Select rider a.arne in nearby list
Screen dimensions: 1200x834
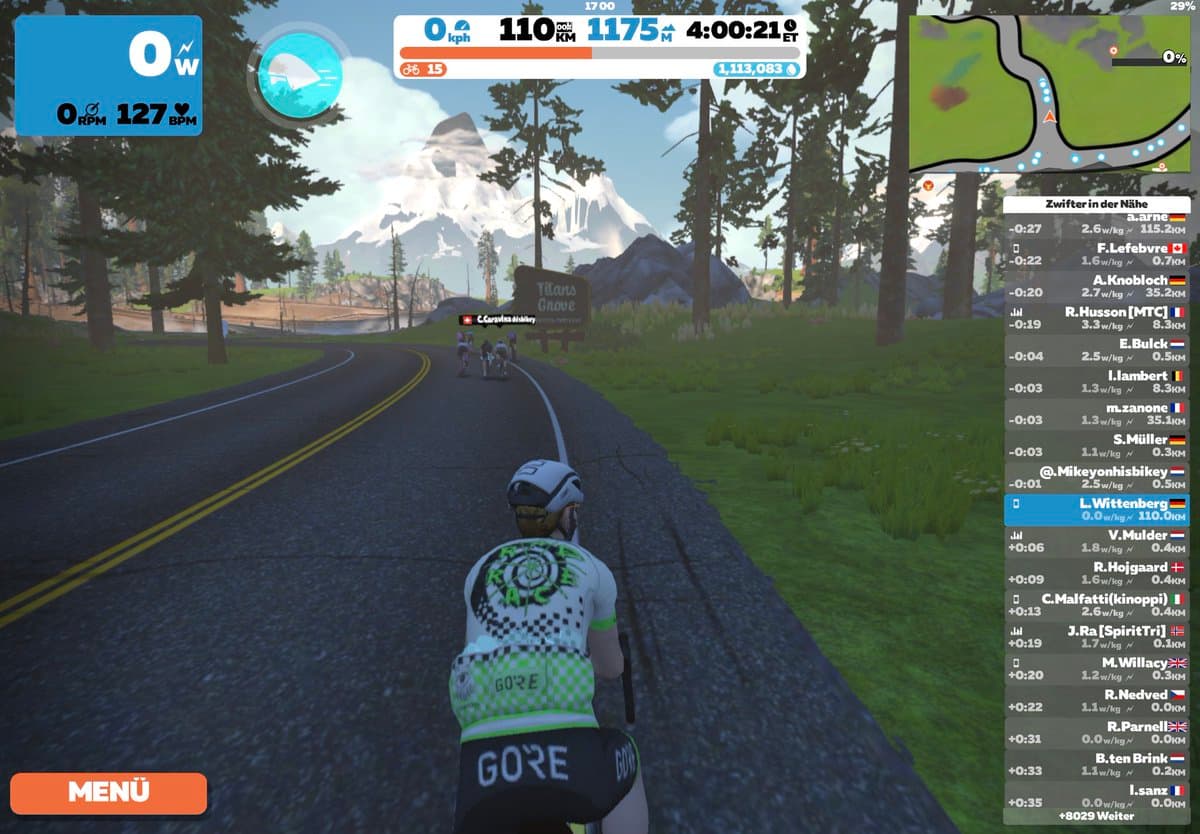pos(1096,222)
